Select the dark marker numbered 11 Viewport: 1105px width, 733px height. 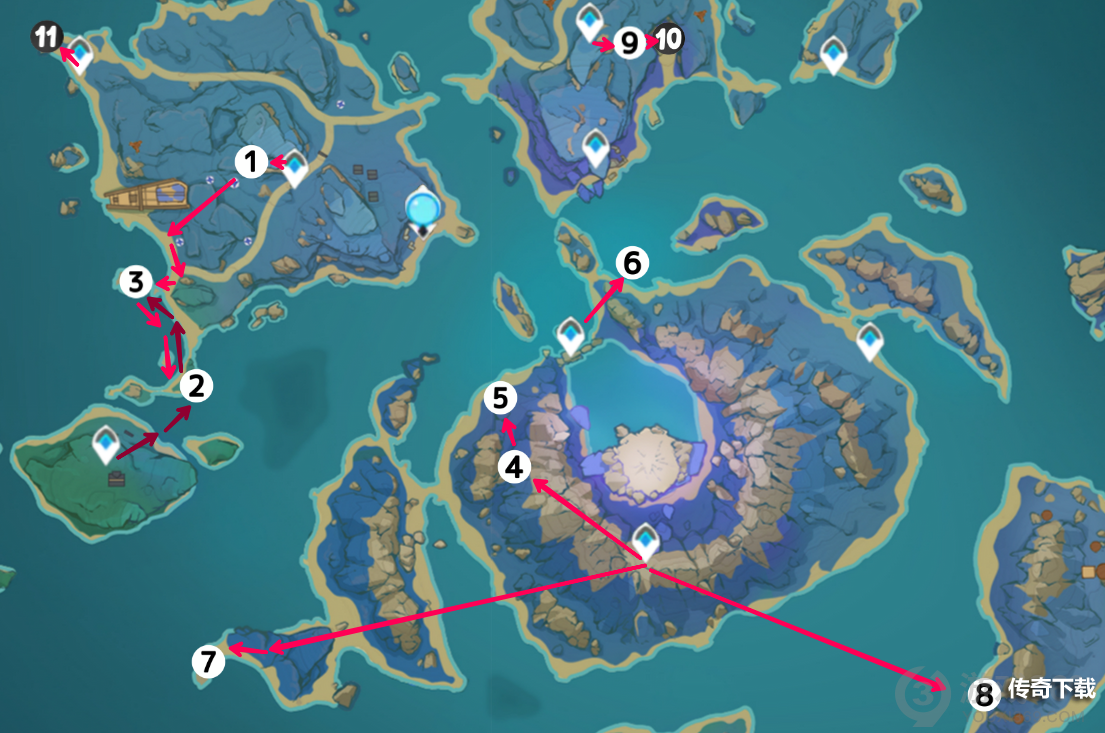[45, 39]
